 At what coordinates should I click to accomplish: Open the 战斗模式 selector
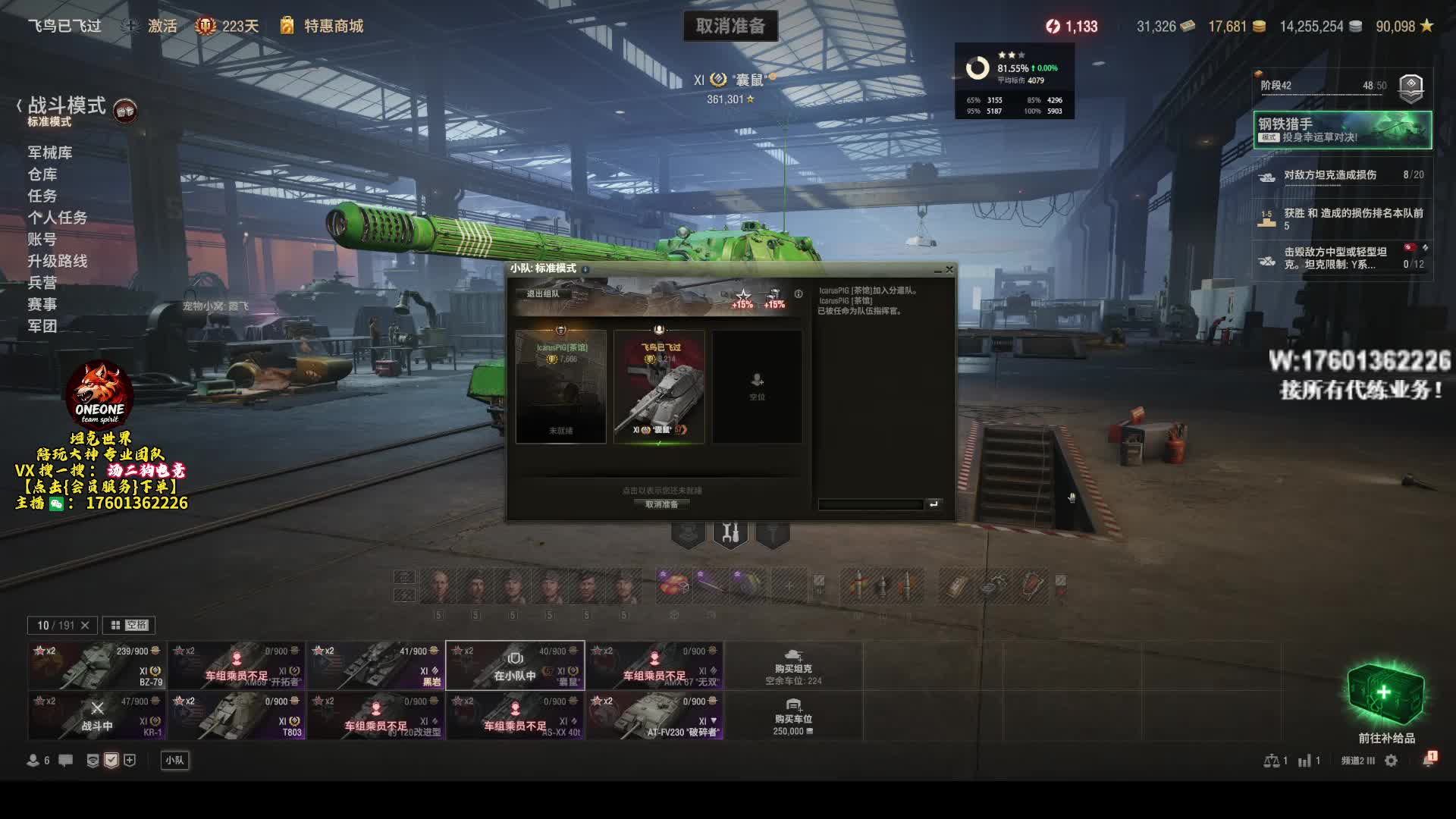[x=67, y=106]
